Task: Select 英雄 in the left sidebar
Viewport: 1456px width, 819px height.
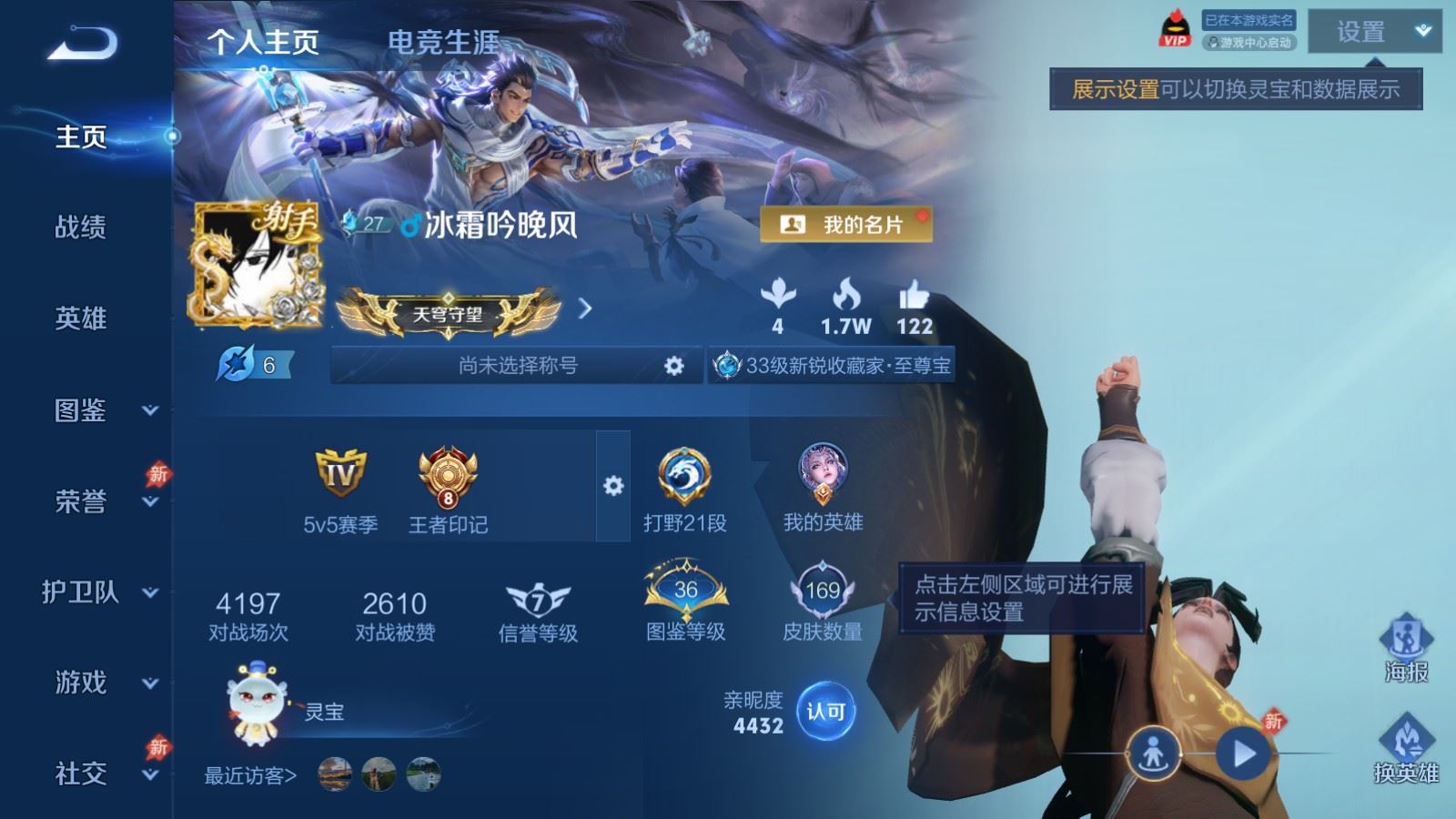Action: 81,318
